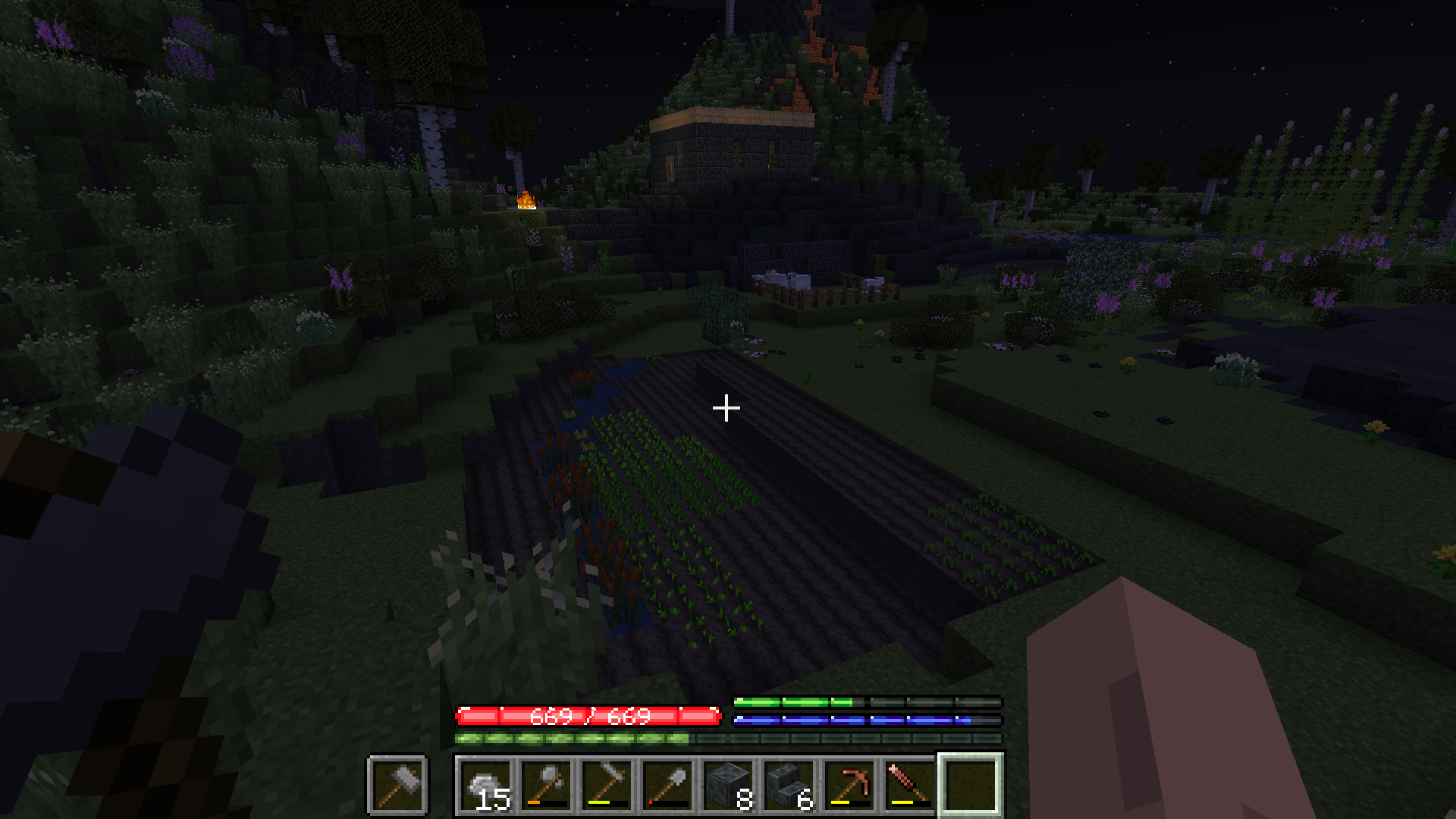1456x819 pixels.
Task: Equip the copper pickaxe slot
Action: point(850,784)
